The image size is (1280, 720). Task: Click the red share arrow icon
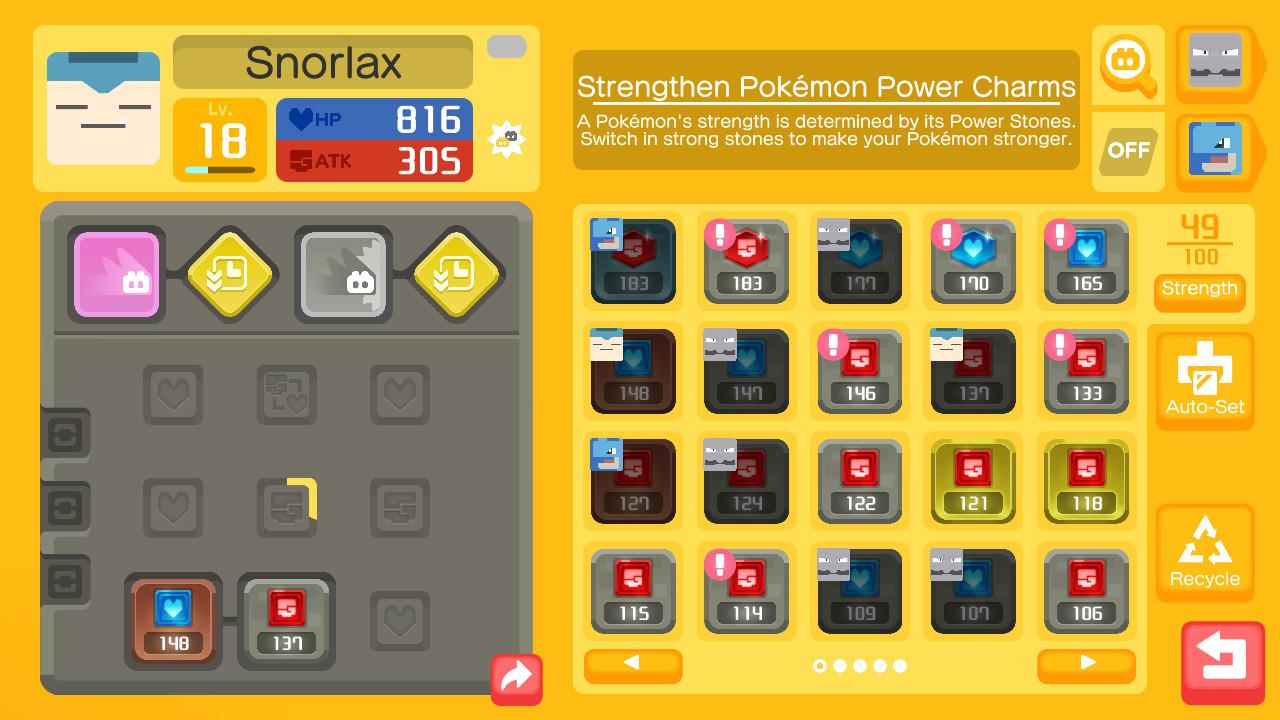point(516,679)
